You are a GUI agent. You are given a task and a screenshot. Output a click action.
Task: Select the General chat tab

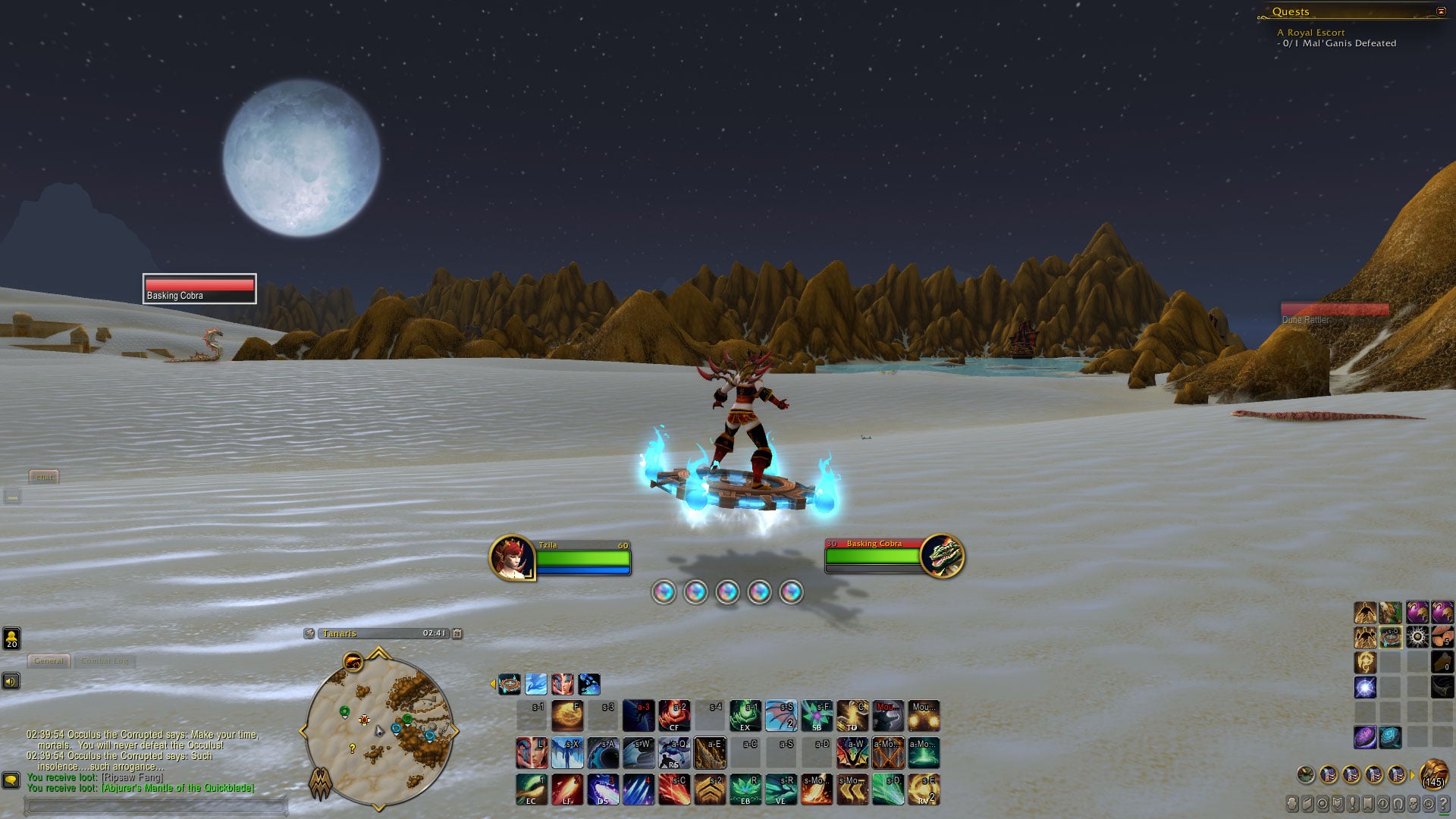click(49, 661)
